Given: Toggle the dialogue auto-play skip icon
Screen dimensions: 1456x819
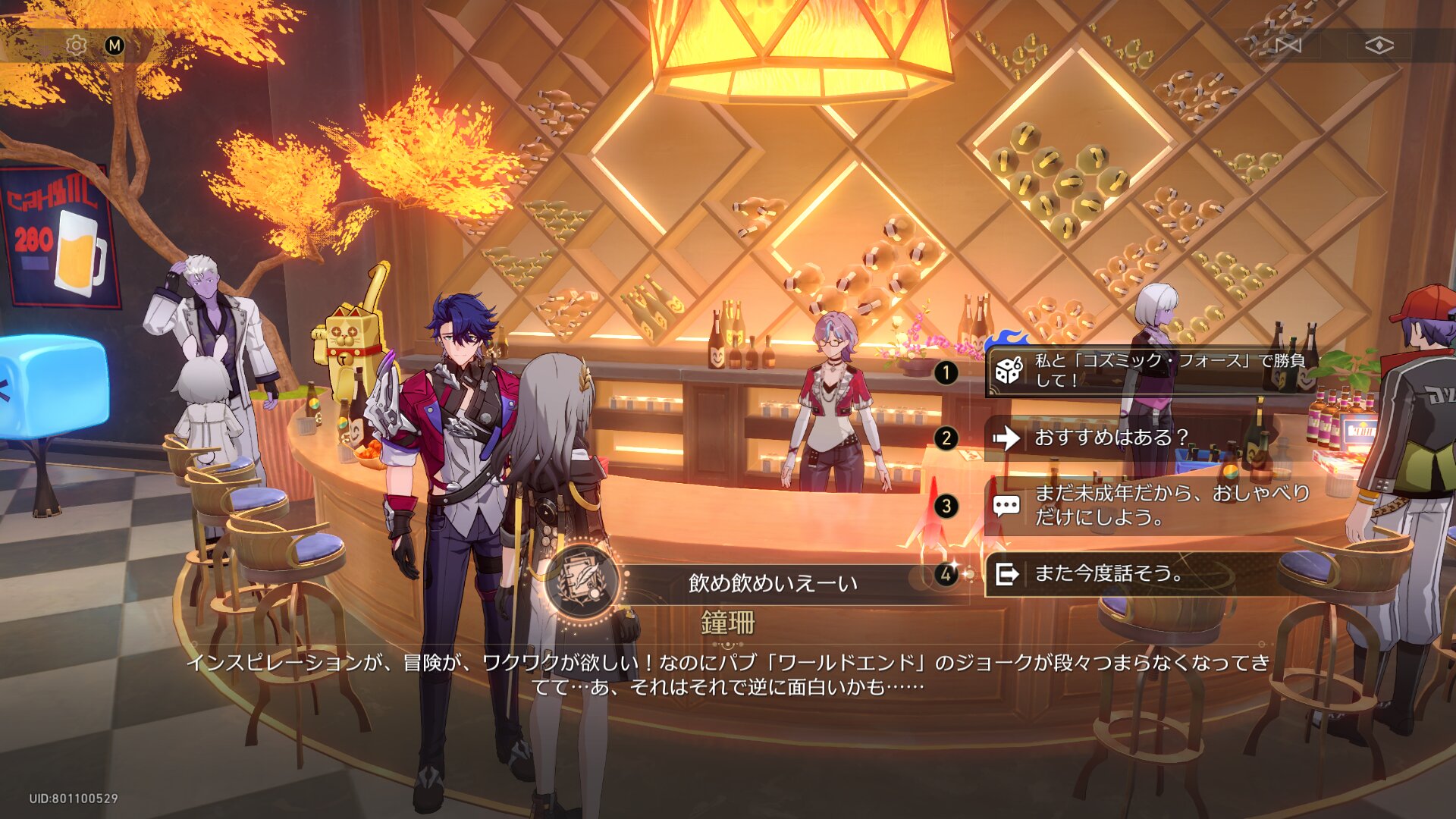Looking at the screenshot, I should 1288,45.
